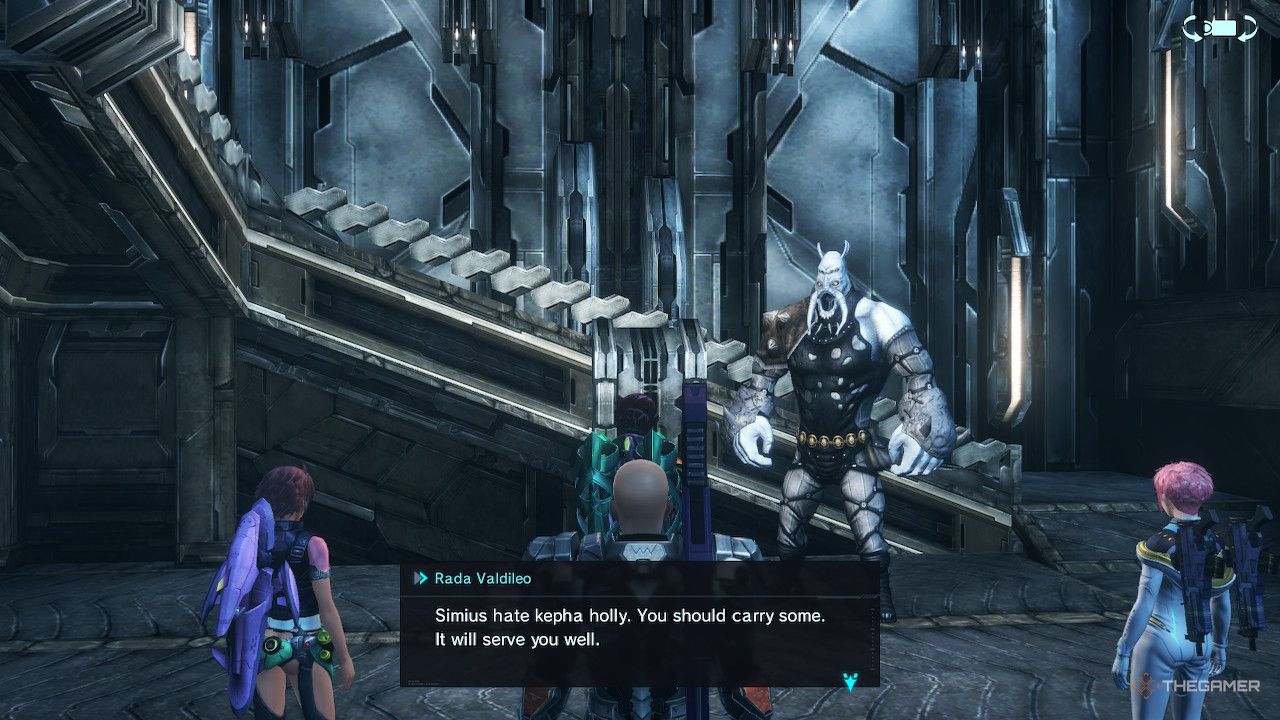
Task: Click the camera rotation icon
Action: [x=1220, y=28]
